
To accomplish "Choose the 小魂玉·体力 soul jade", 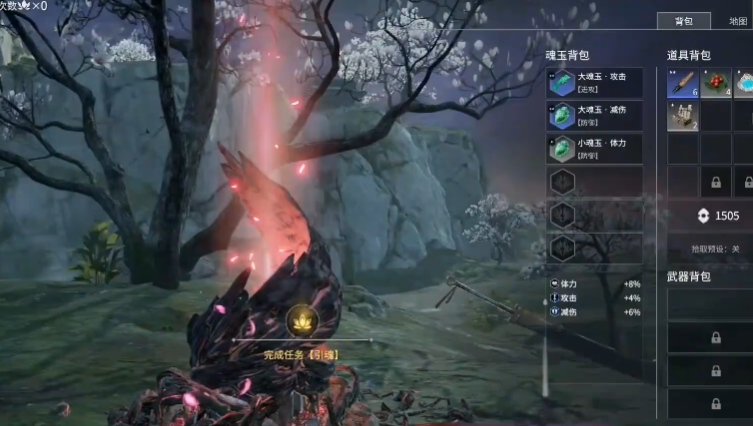I will [594, 149].
